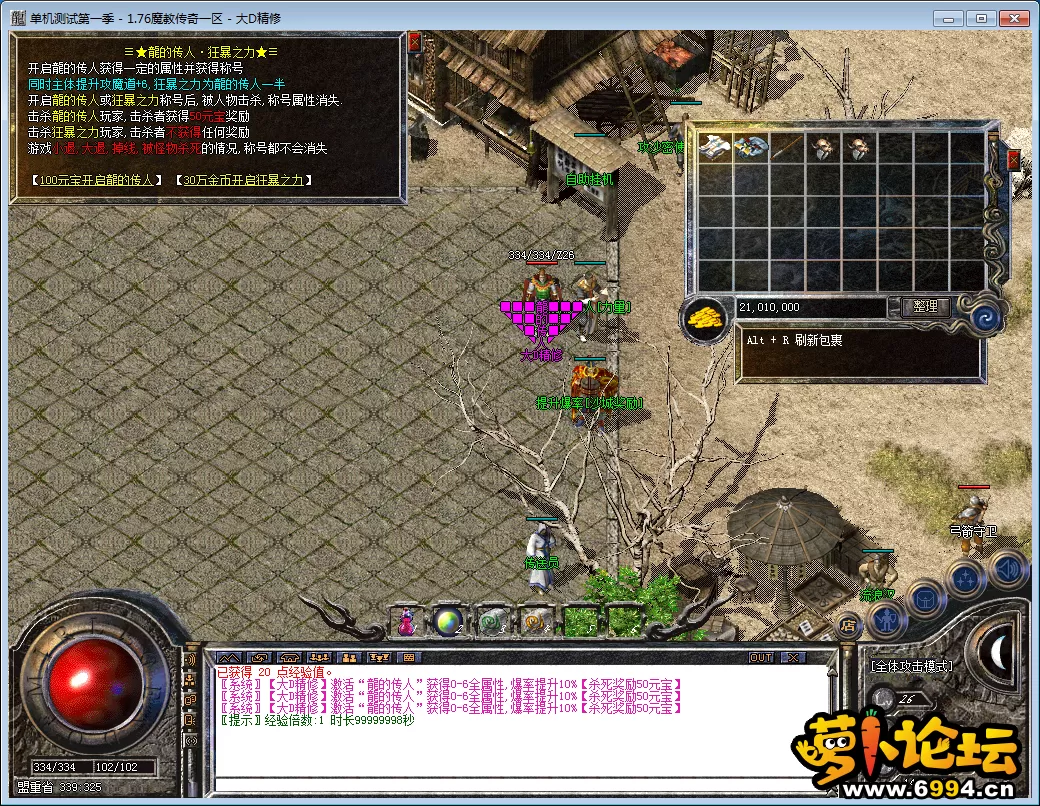The height and width of the screenshot is (806, 1040).
Task: Click the OUT button on the chat bar
Action: pos(761,657)
